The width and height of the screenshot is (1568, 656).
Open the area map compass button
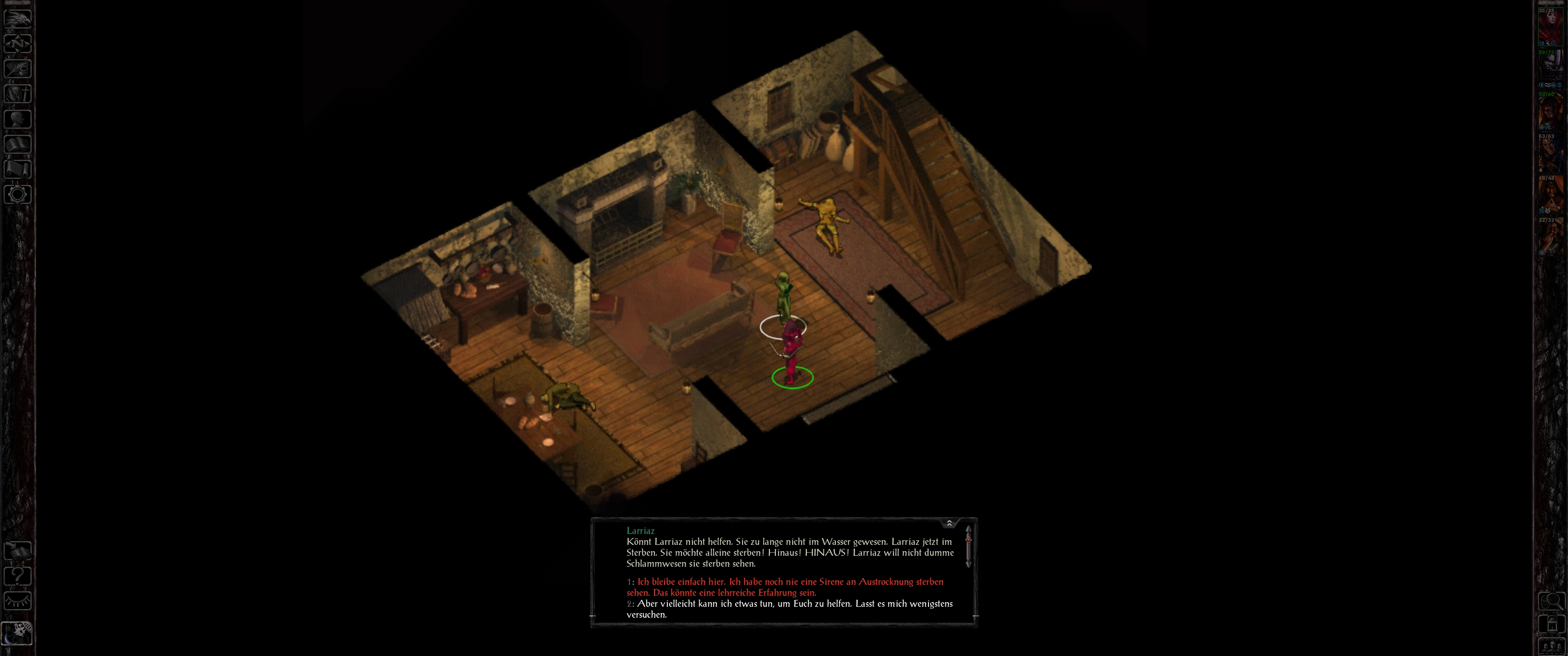18,43
